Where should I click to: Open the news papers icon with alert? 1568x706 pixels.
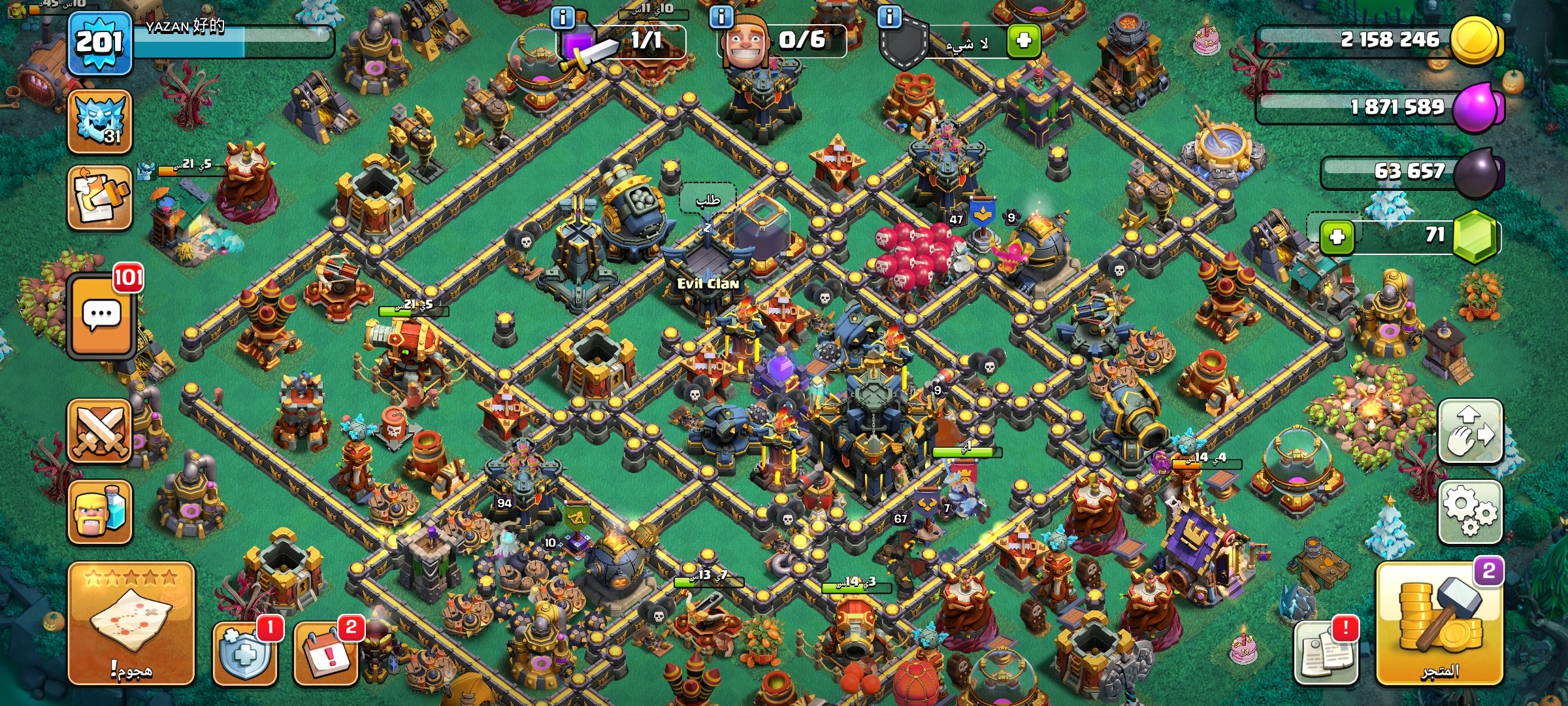[1326, 652]
